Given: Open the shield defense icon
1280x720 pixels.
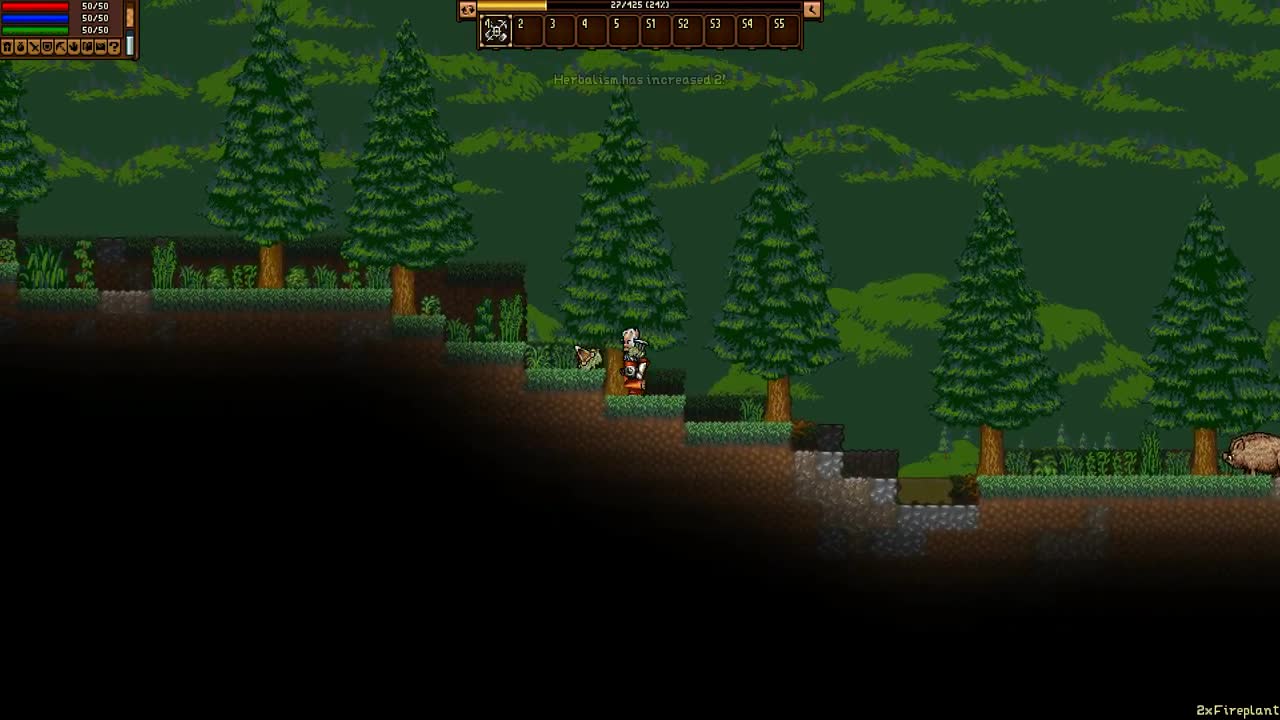Looking at the screenshot, I should pos(48,47).
